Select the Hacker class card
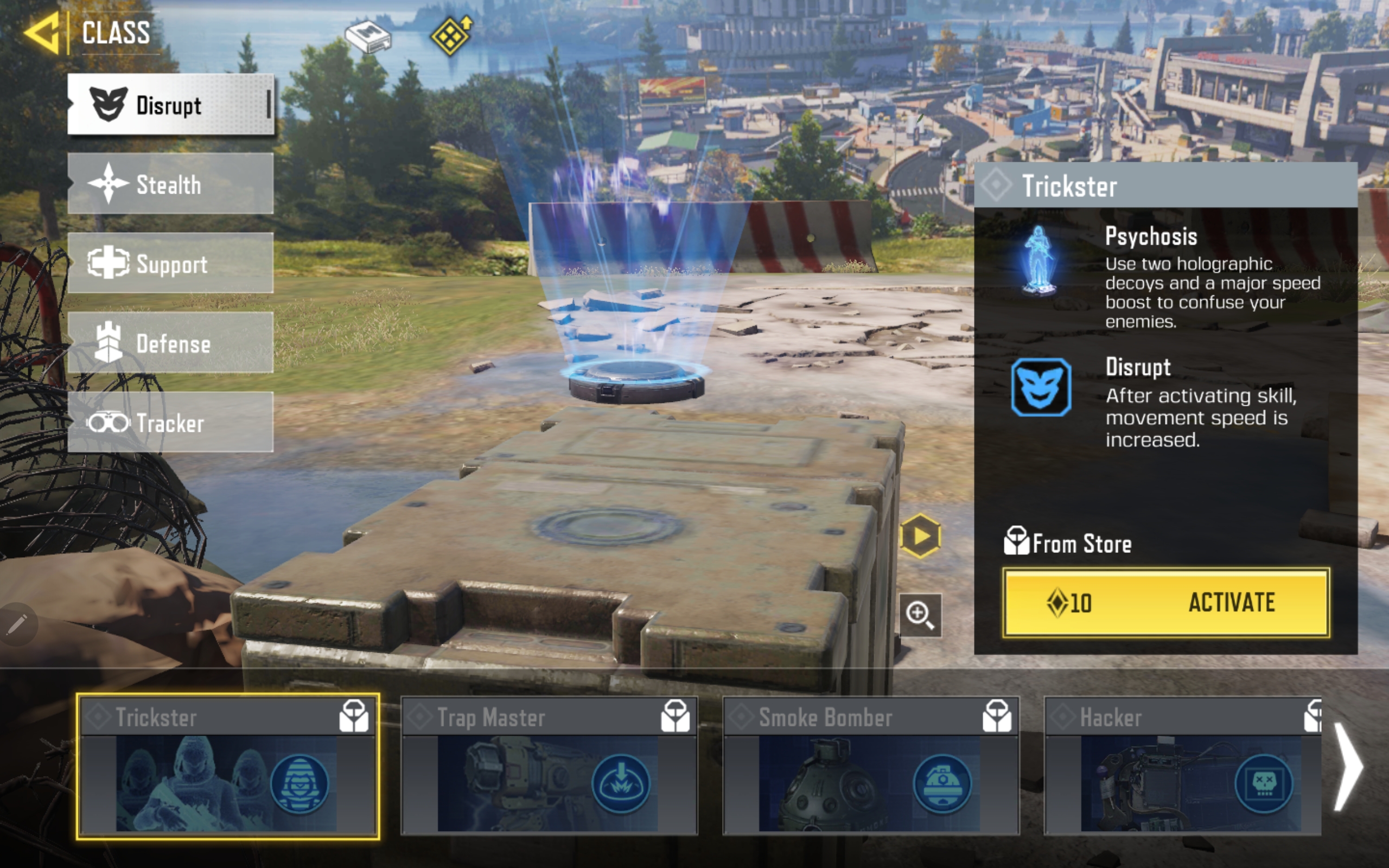The image size is (1389, 868). [x=1182, y=767]
